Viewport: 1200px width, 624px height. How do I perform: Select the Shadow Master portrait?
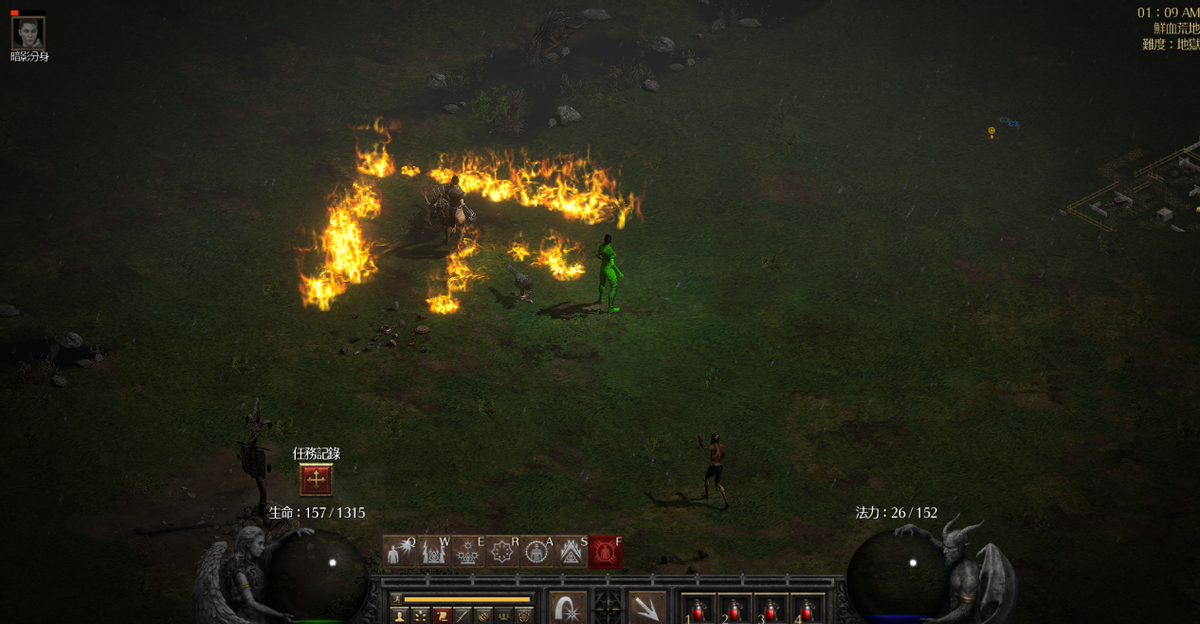(x=28, y=33)
